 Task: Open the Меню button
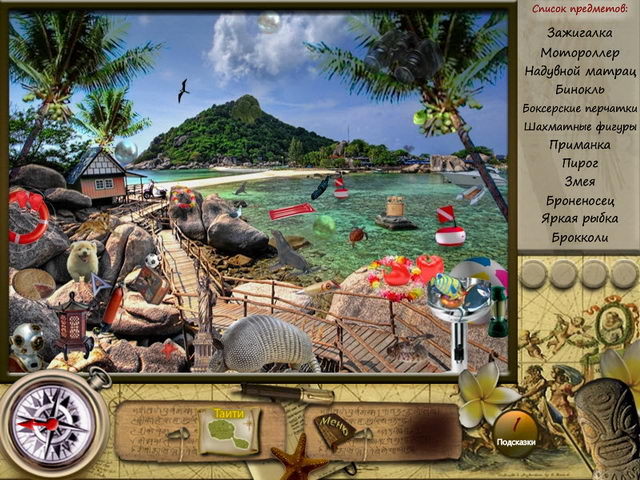point(335,429)
